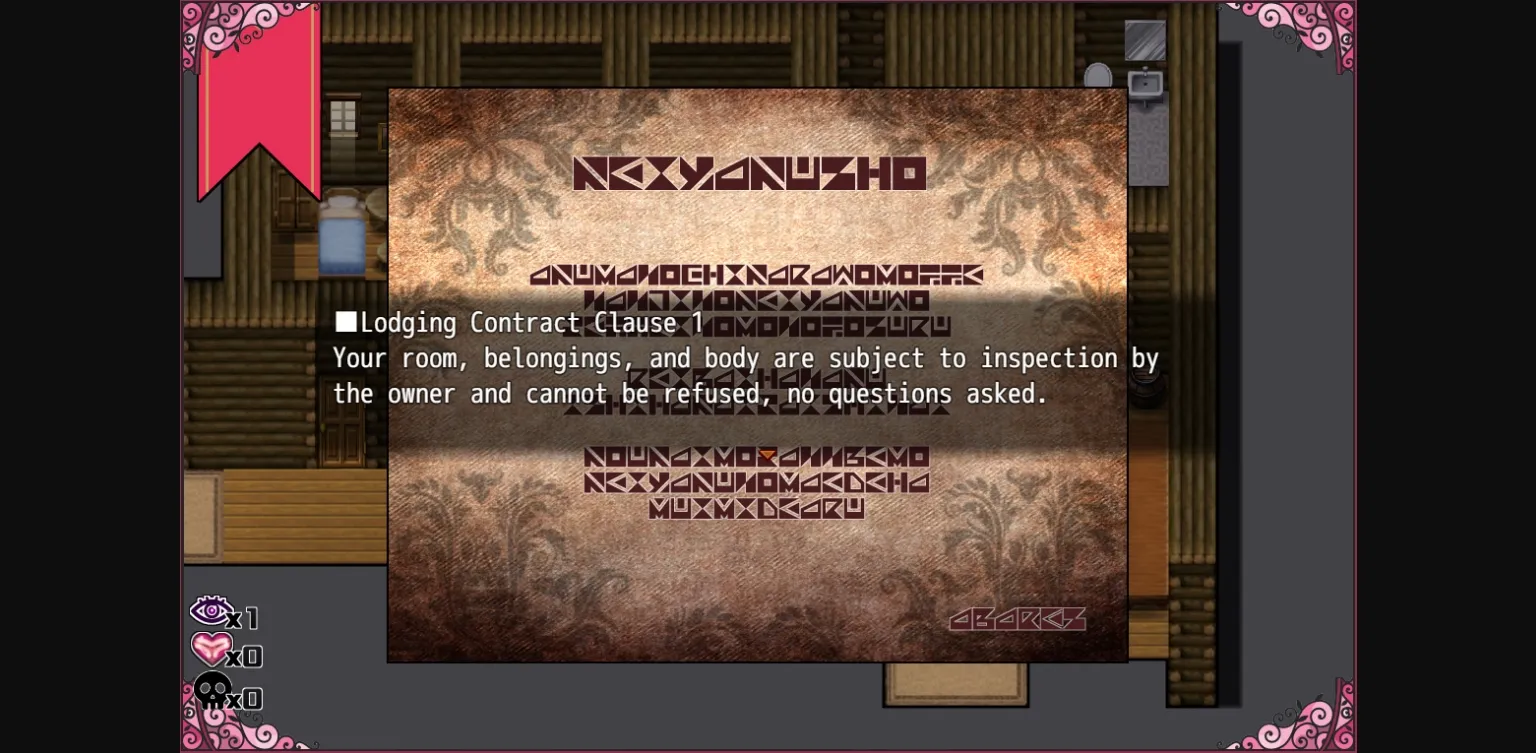
Task: Click the red bookmark ribbon on the left
Action: click(x=258, y=100)
